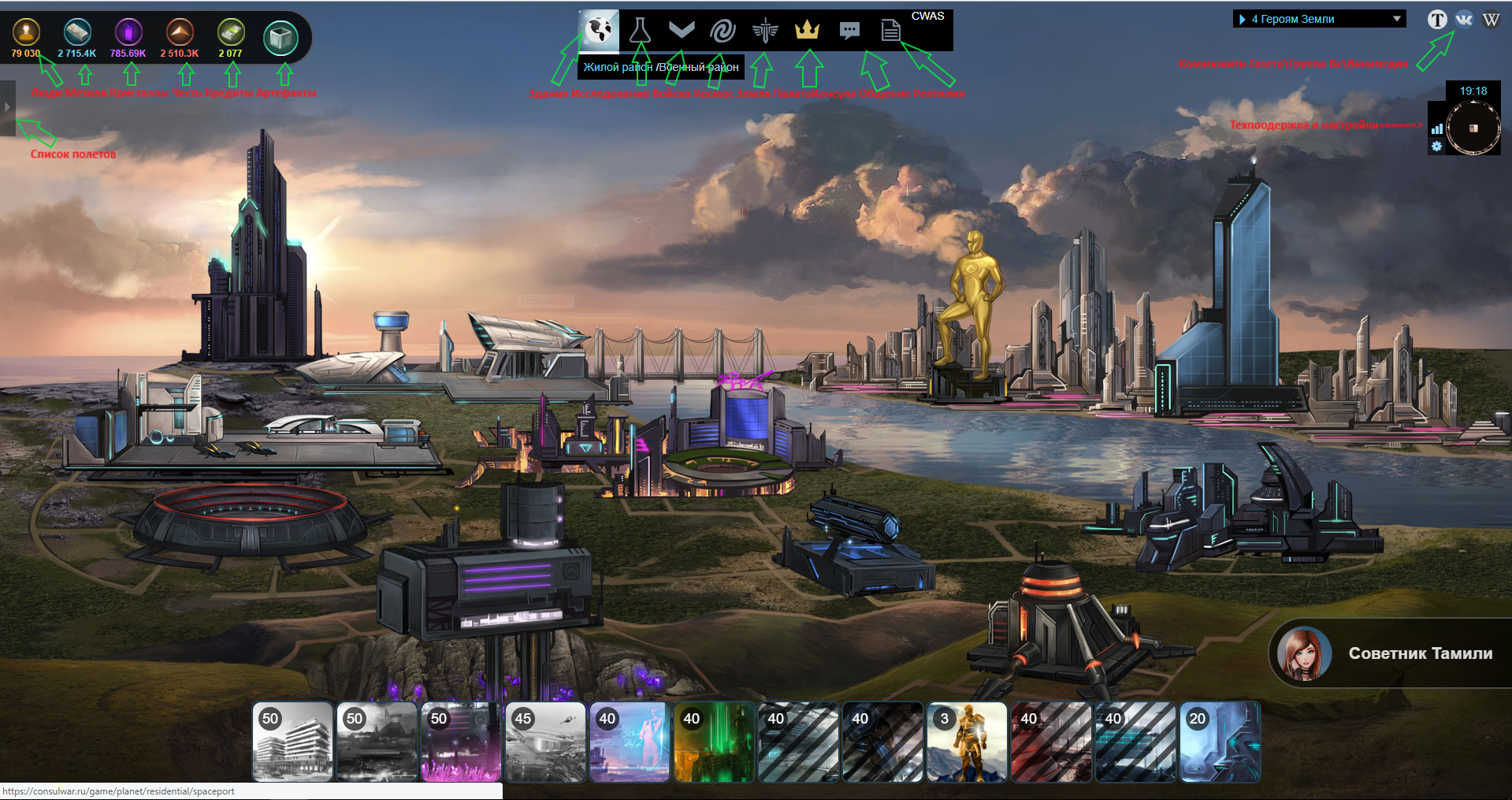Image resolution: width=1512 pixels, height=800 pixels.
Task: Expand the "4 Героям Земли" dropdown
Action: 1320,19
